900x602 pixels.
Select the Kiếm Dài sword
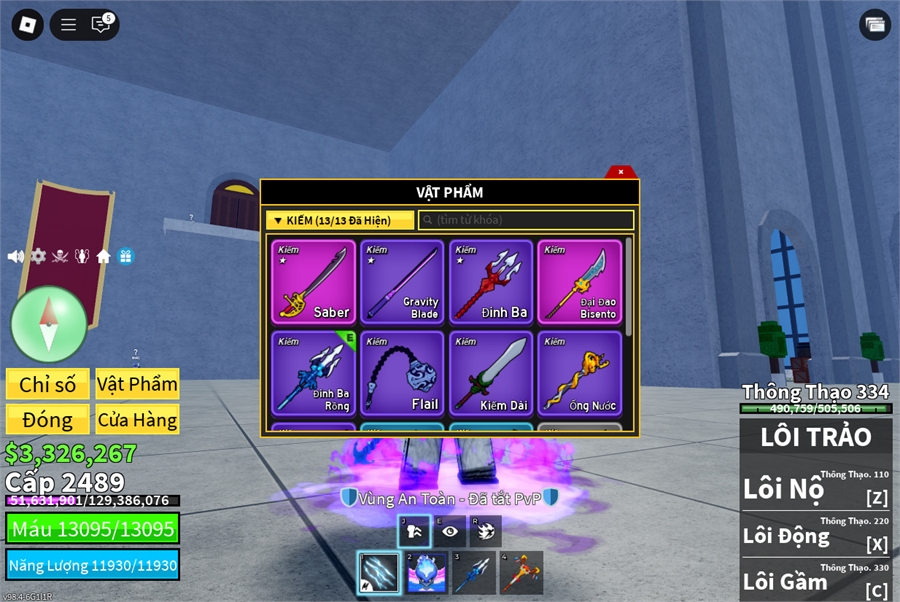tap(491, 373)
